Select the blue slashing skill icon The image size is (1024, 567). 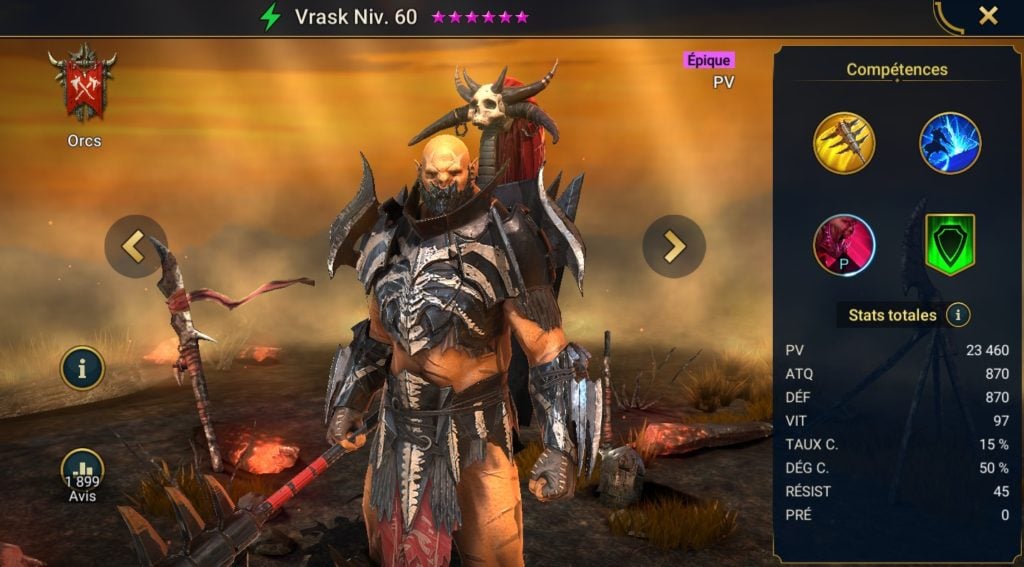click(950, 143)
